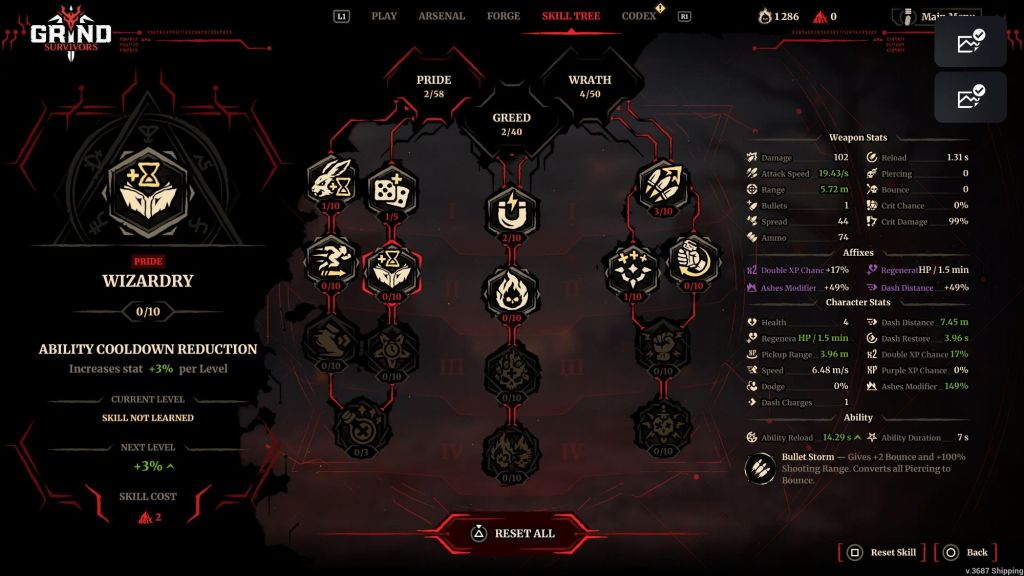Viewport: 1024px width, 576px height.
Task: Choose the Wrath skill branch header
Action: 590,85
